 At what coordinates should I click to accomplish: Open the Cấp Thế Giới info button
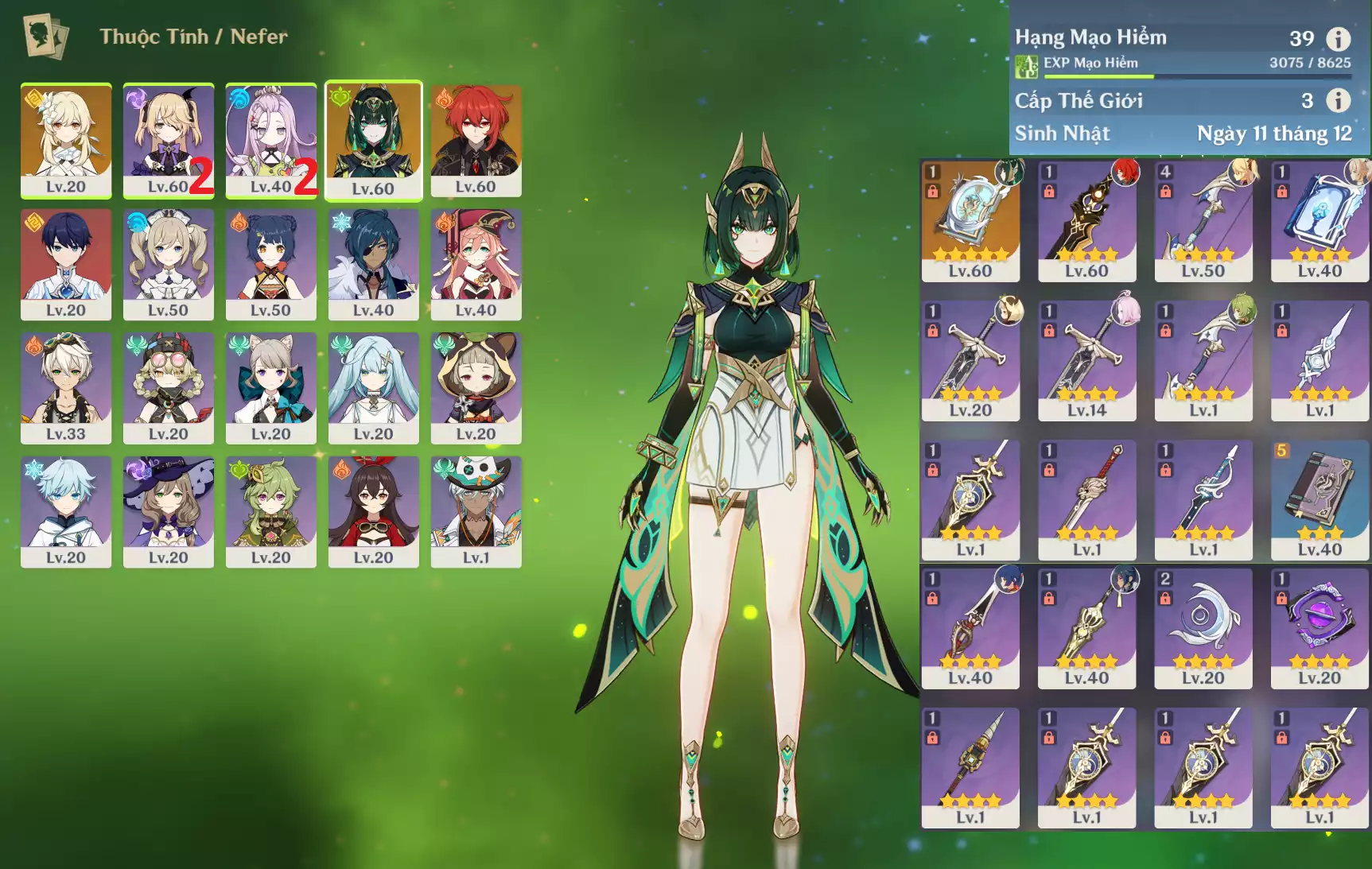point(1339,100)
